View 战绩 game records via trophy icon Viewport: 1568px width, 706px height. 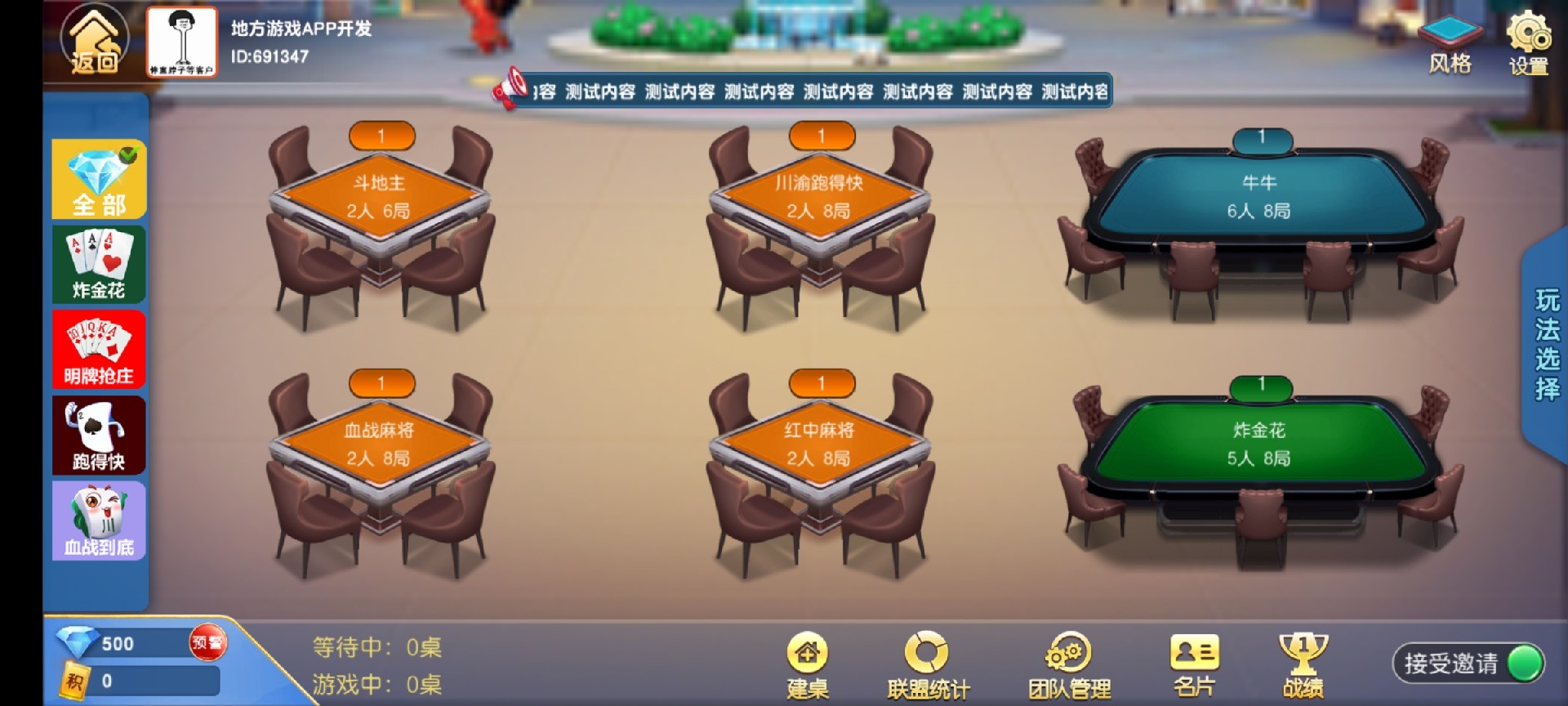click(x=1302, y=662)
